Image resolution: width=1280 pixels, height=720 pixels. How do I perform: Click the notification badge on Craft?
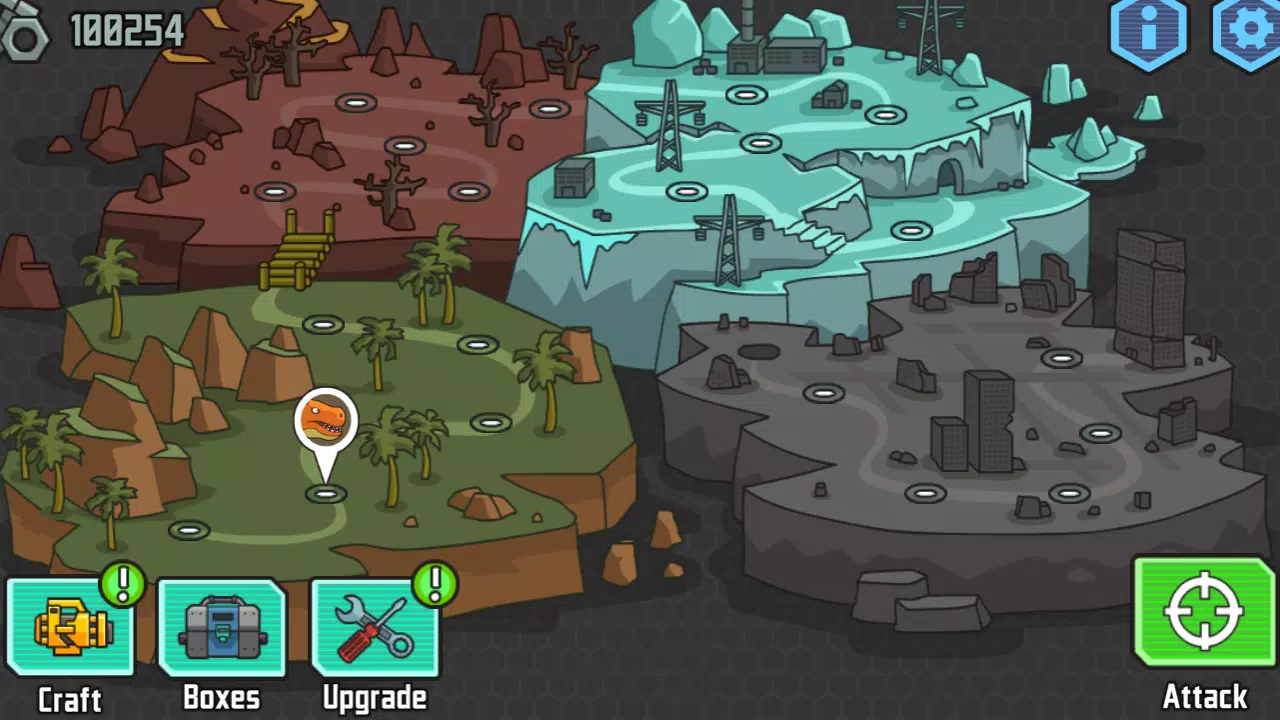tap(122, 585)
